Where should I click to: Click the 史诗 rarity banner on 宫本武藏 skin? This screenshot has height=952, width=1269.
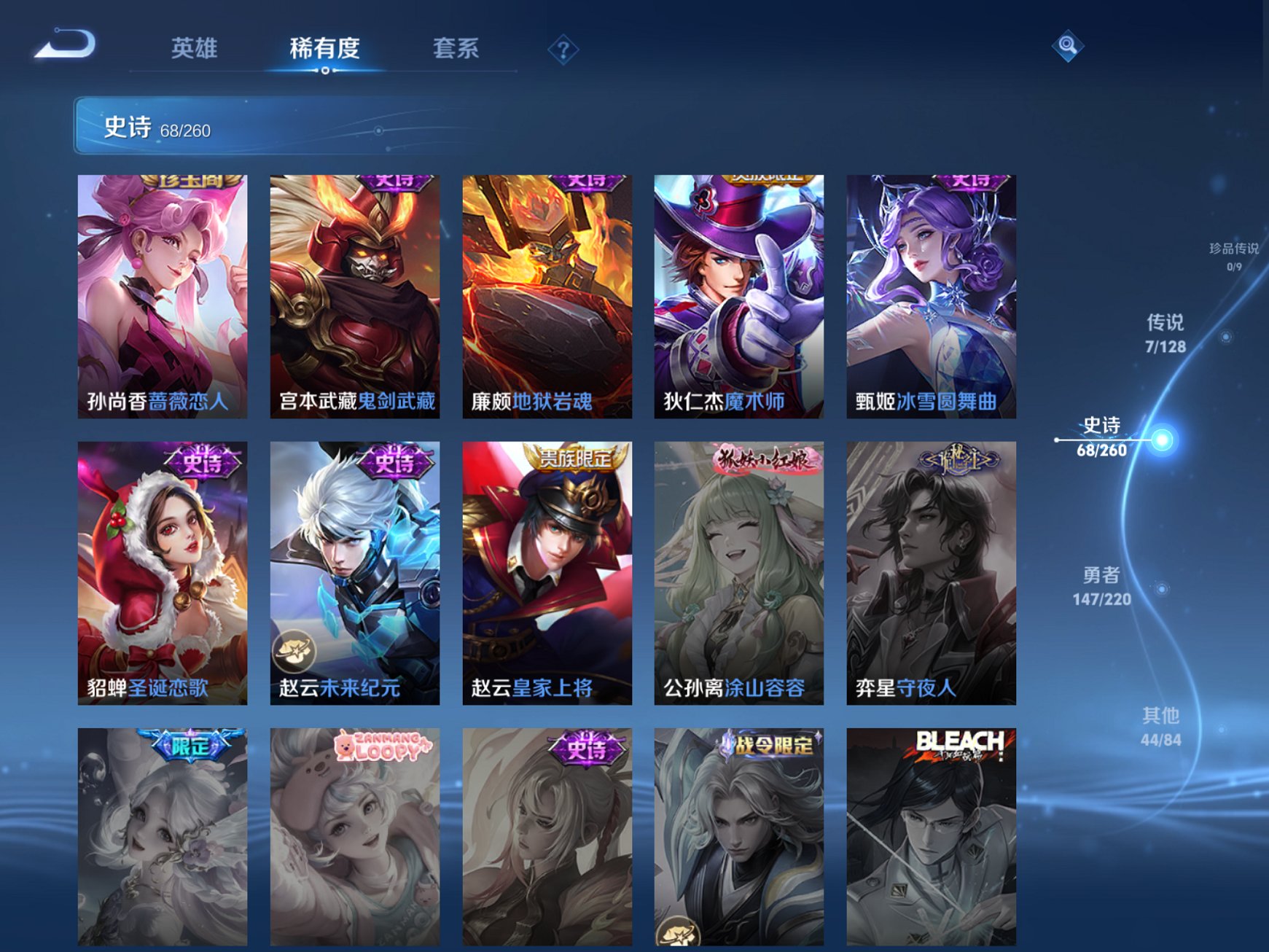[x=394, y=182]
